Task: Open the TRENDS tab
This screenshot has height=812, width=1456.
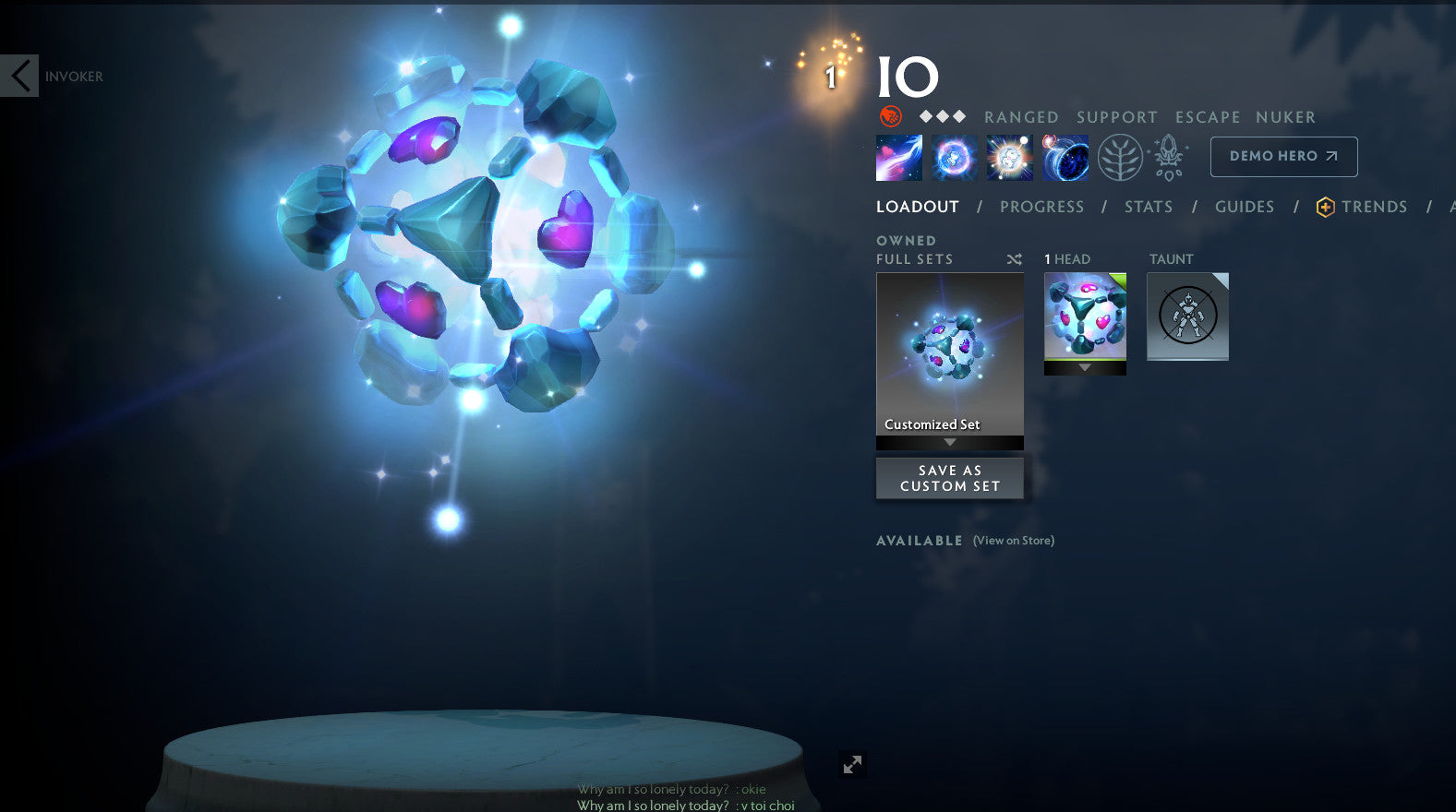Action: click(x=1375, y=207)
